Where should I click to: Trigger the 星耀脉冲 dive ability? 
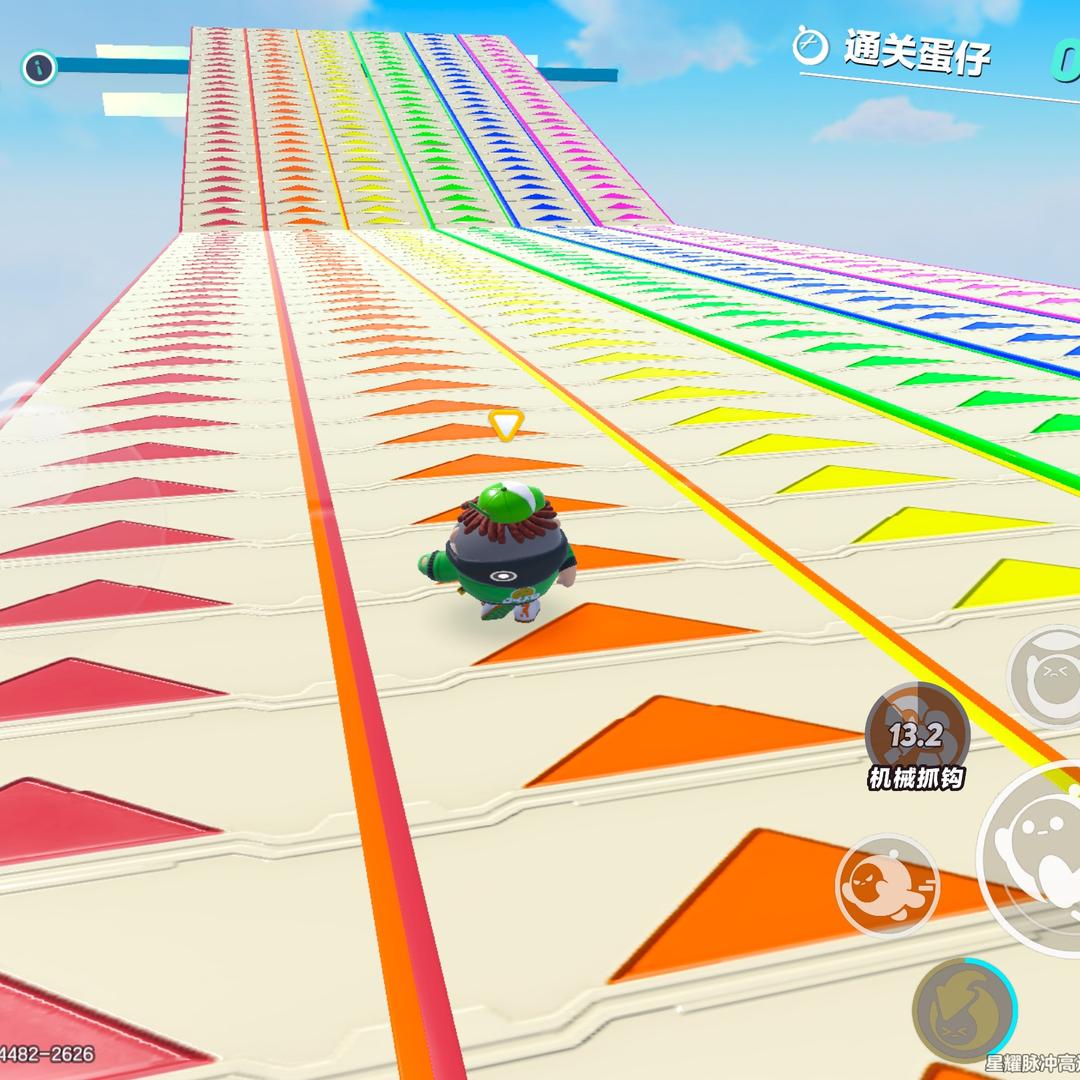(964, 1012)
